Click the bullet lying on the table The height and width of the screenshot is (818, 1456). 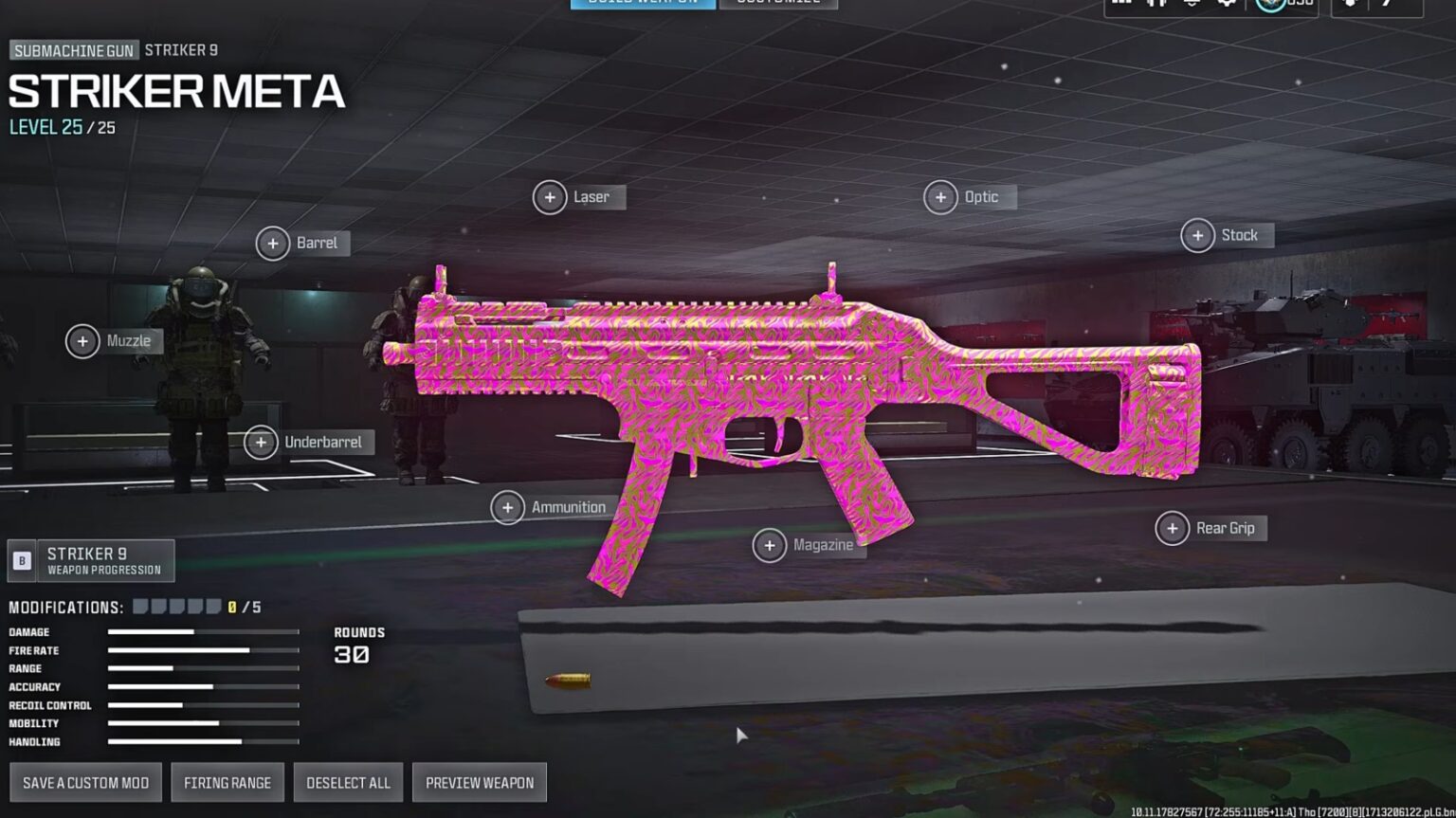point(569,677)
